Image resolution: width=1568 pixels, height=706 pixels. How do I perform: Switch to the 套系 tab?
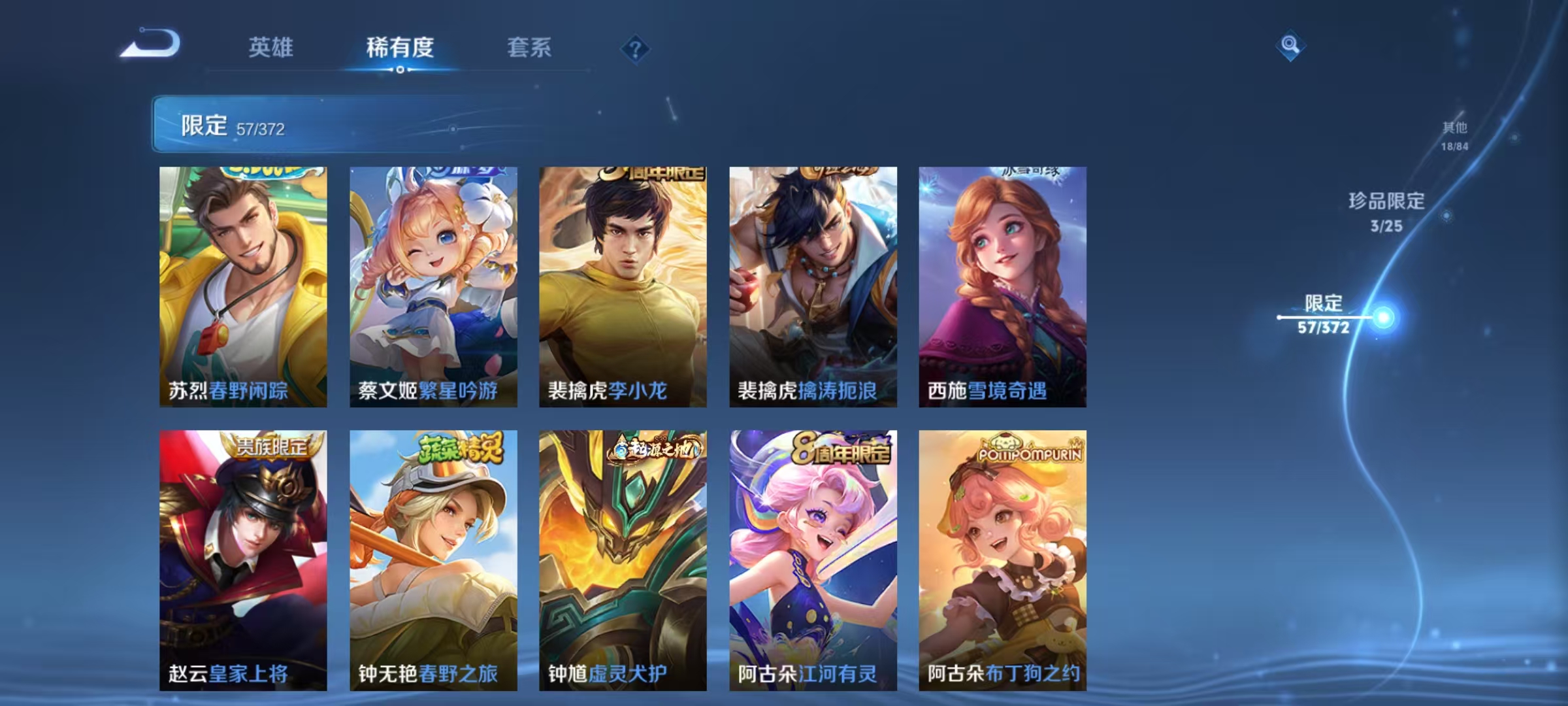(x=529, y=48)
